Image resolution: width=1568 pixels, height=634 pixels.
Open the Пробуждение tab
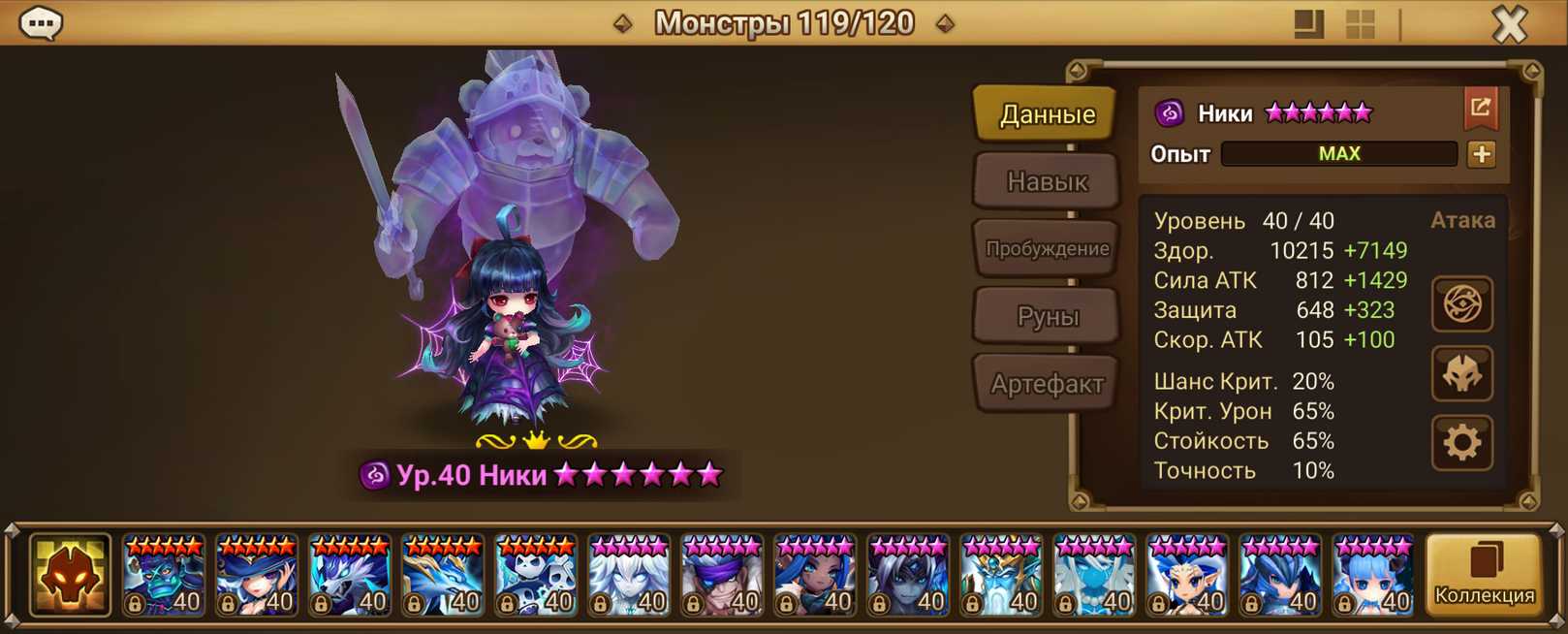pos(1047,248)
